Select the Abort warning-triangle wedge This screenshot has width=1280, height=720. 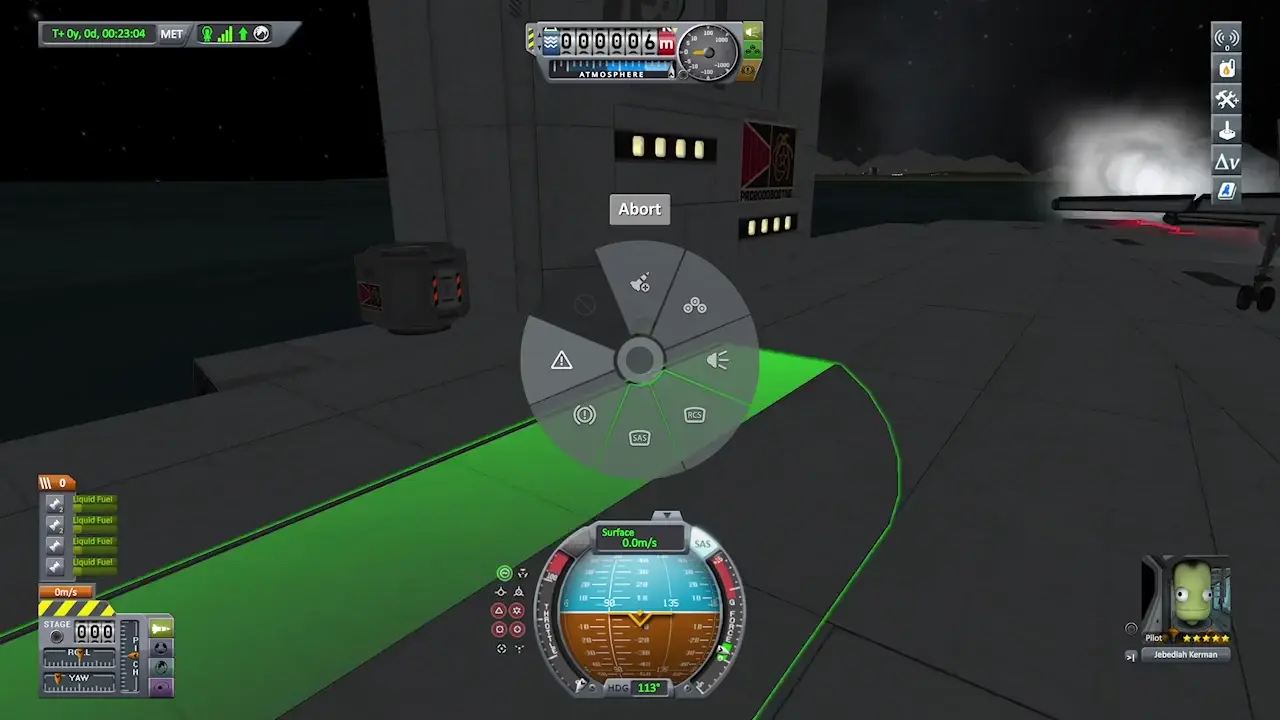click(x=562, y=360)
